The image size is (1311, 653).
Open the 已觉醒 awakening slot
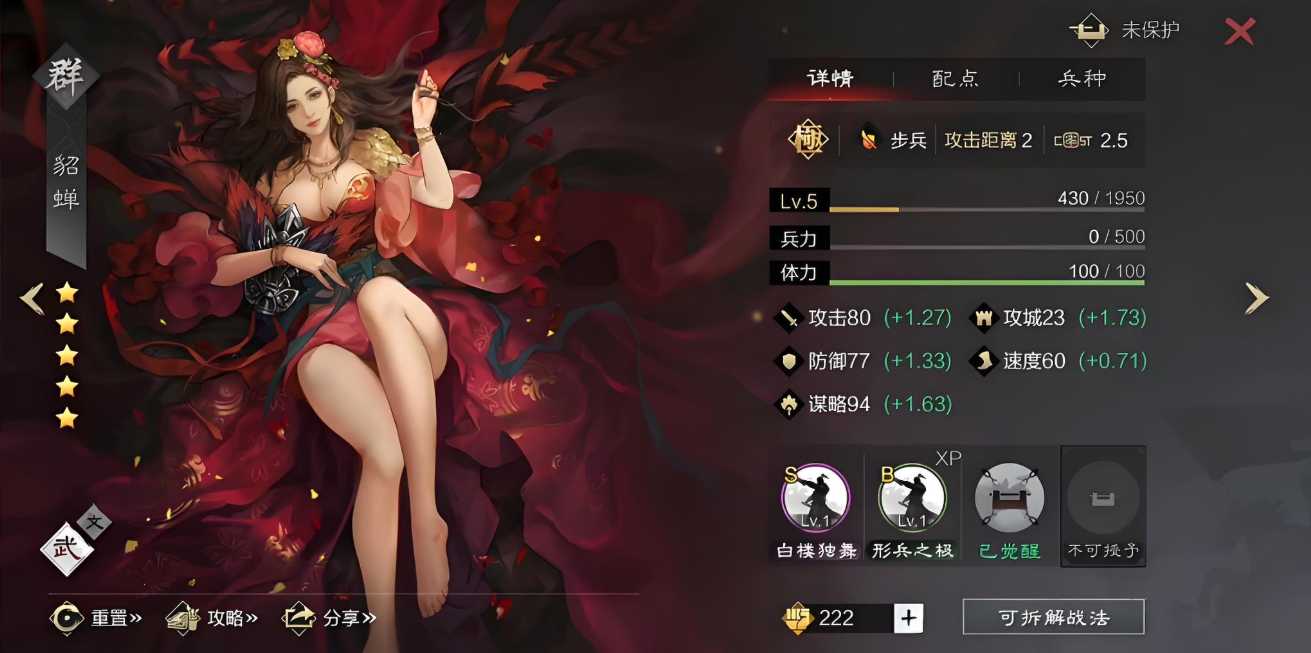tap(1009, 497)
